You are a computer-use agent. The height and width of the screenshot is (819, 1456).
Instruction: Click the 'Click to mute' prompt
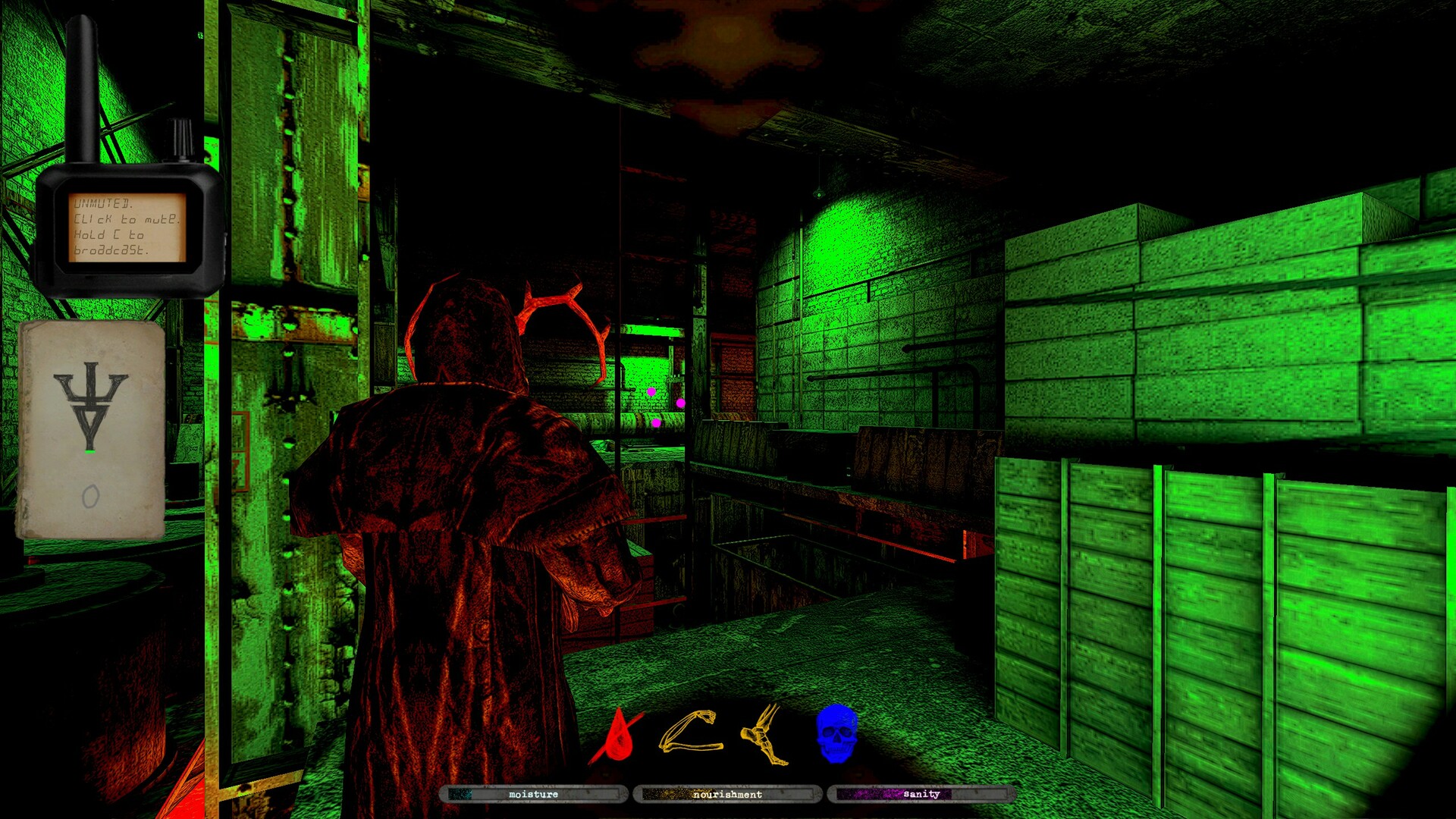tap(125, 220)
